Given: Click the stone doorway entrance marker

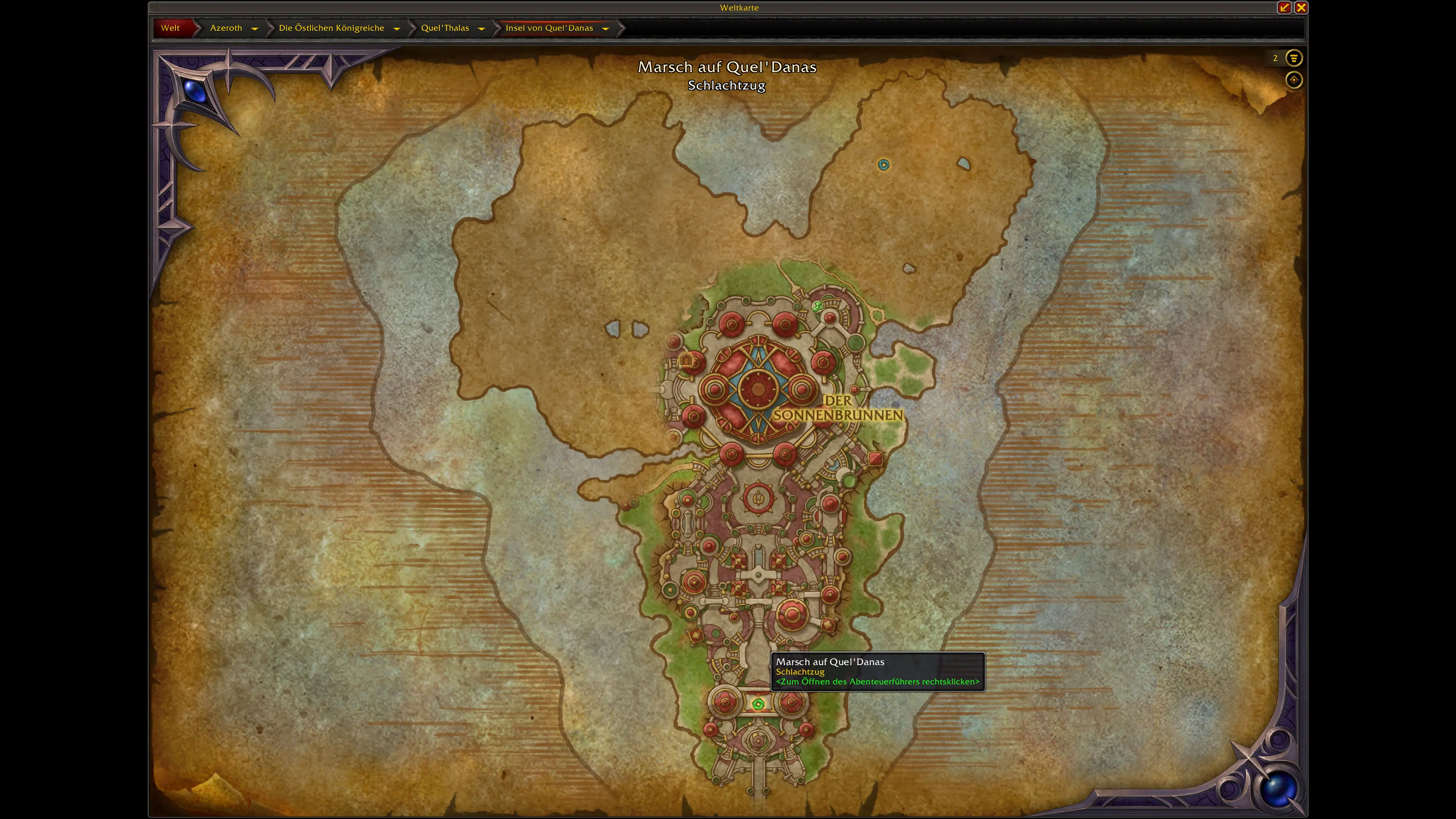Looking at the screenshot, I should tap(686, 359).
